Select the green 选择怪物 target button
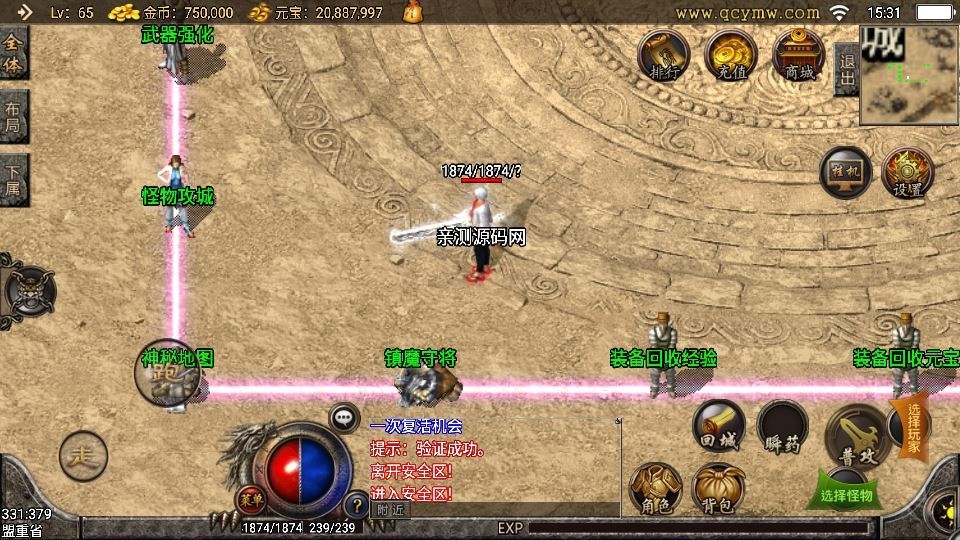 coord(846,492)
